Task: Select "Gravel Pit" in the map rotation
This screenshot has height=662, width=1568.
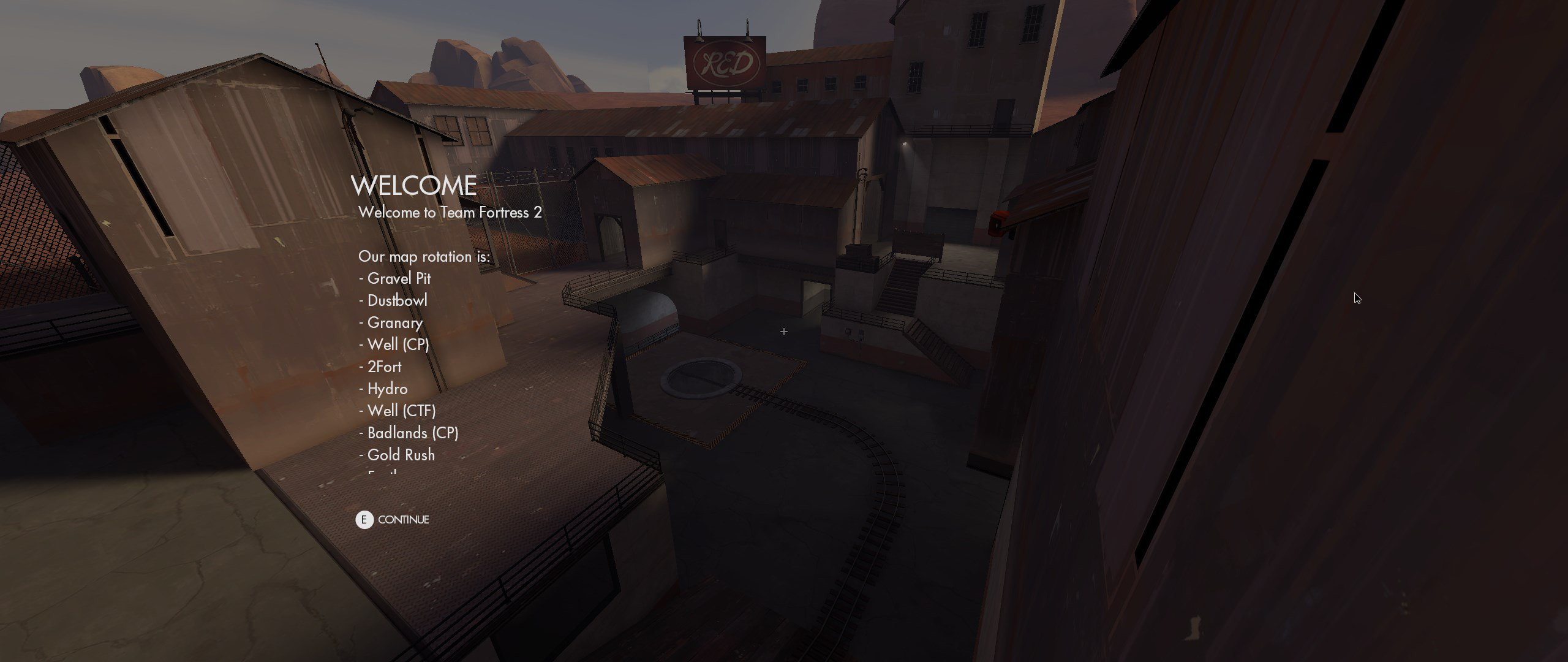Action: coord(395,278)
